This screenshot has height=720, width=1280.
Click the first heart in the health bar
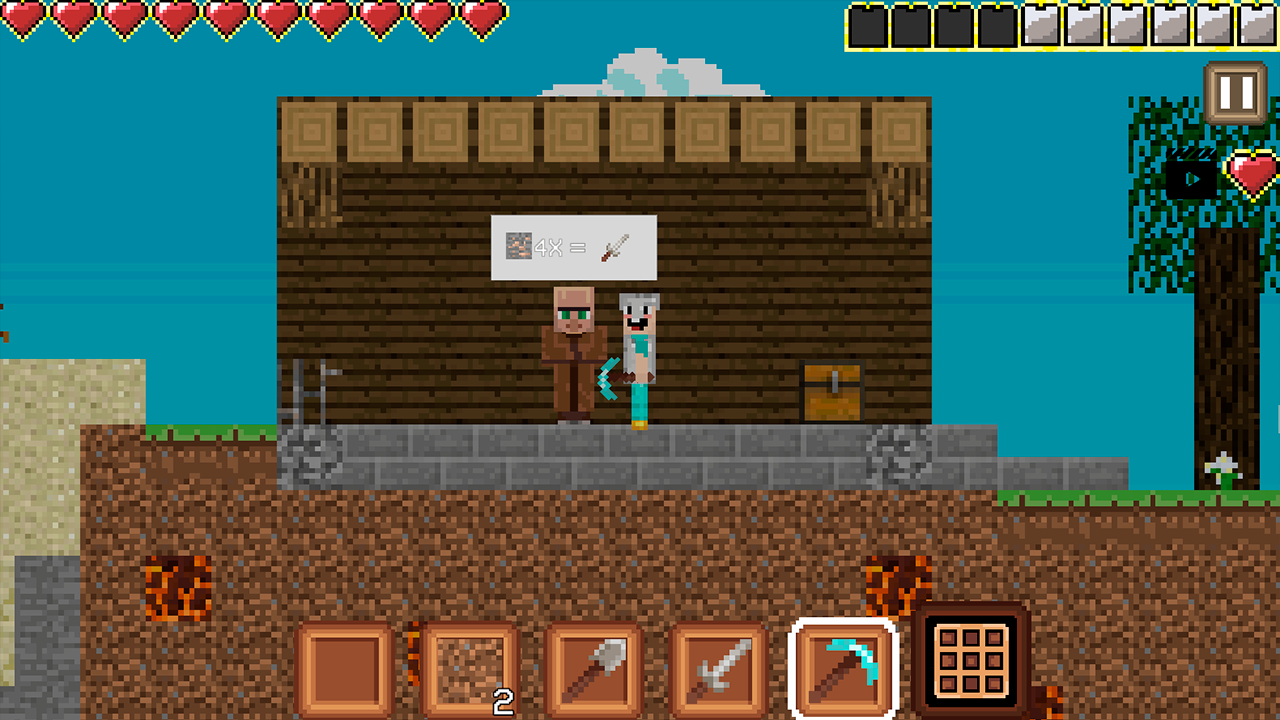point(24,18)
